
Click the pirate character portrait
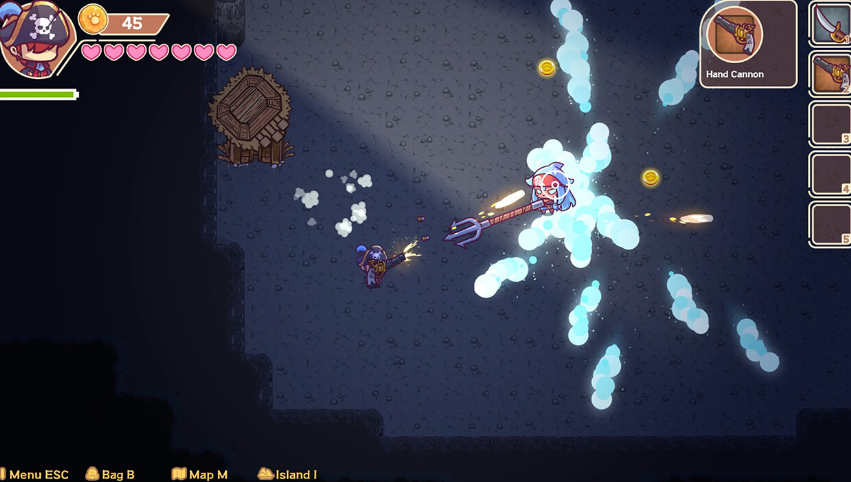36,40
